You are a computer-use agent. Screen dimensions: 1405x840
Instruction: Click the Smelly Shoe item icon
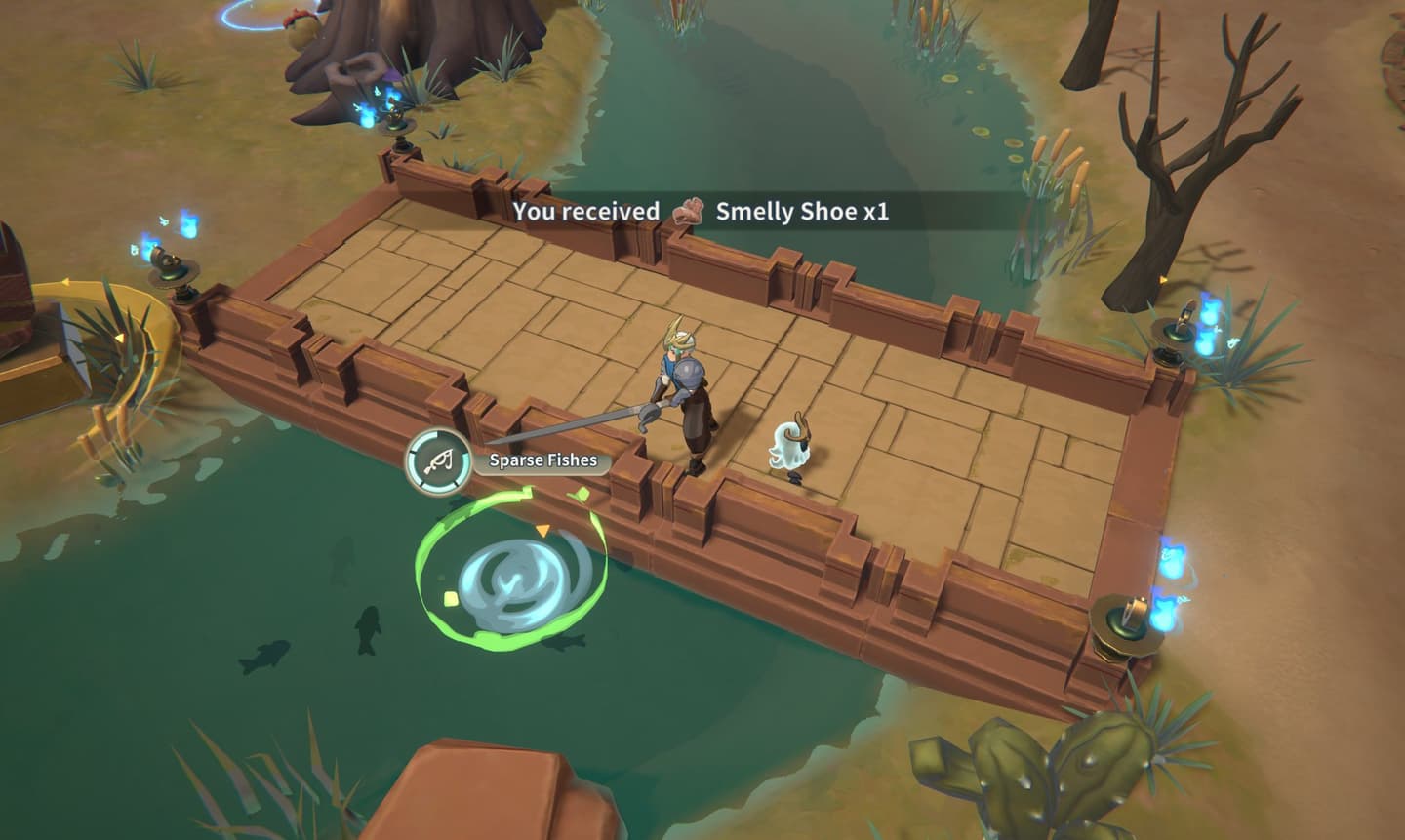pyautogui.click(x=690, y=214)
